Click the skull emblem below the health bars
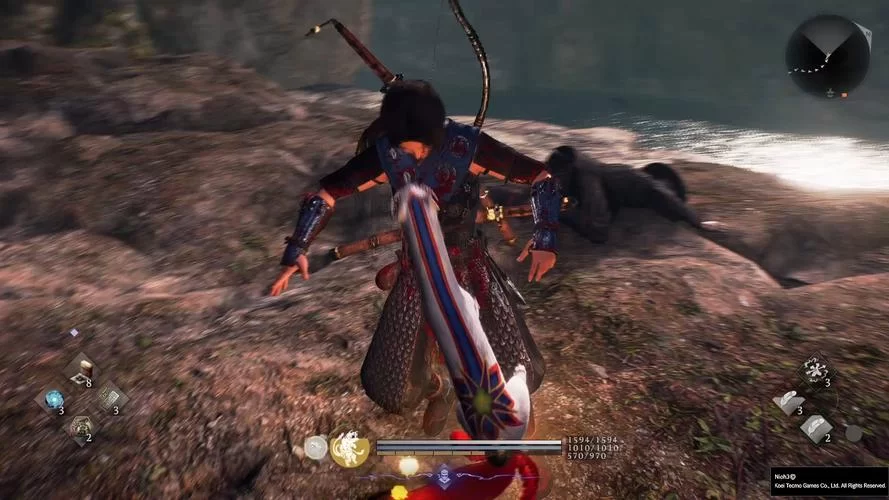This screenshot has height=500, width=889. (443, 478)
